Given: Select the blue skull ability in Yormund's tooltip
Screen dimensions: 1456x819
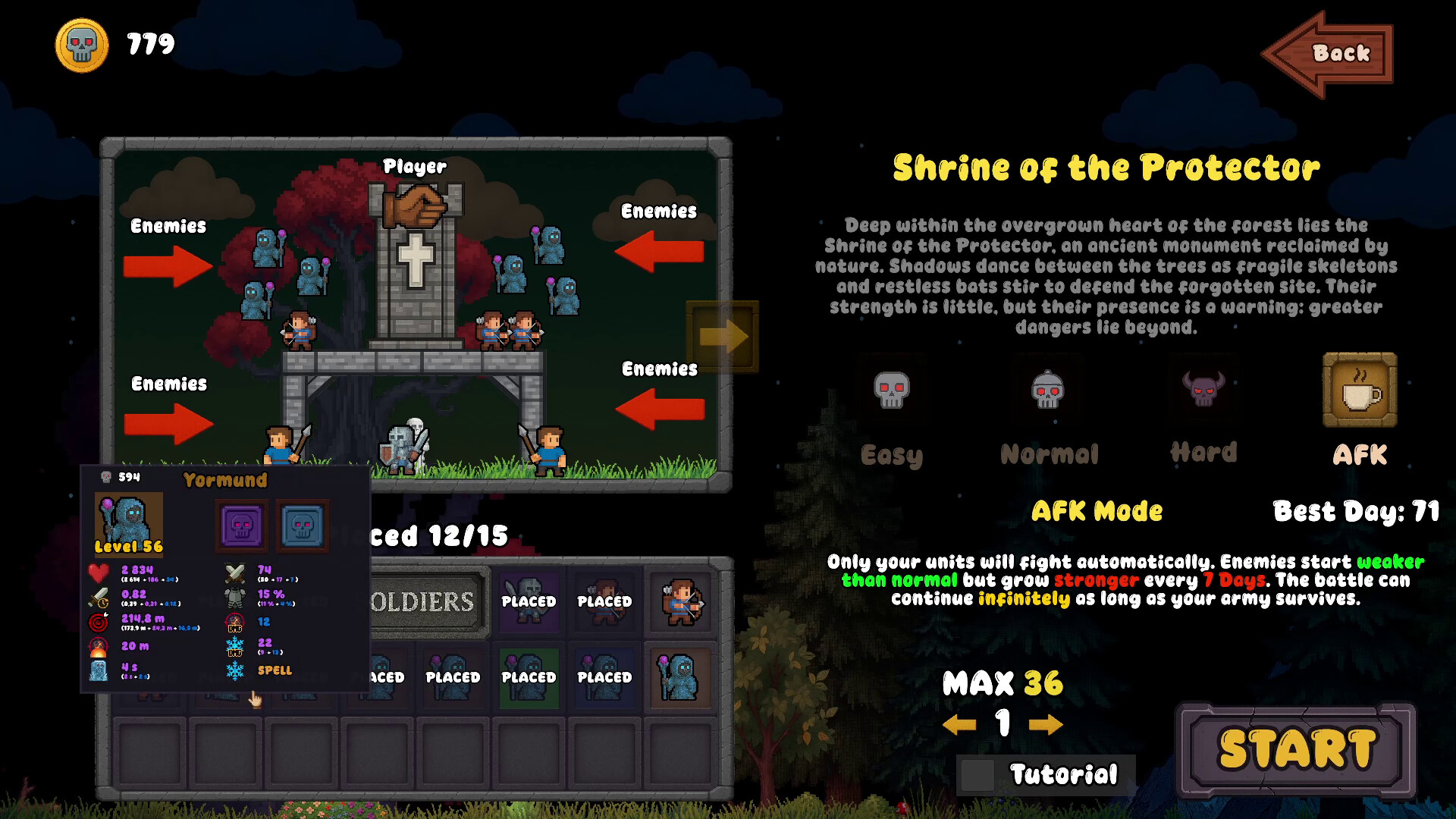Looking at the screenshot, I should click(300, 524).
